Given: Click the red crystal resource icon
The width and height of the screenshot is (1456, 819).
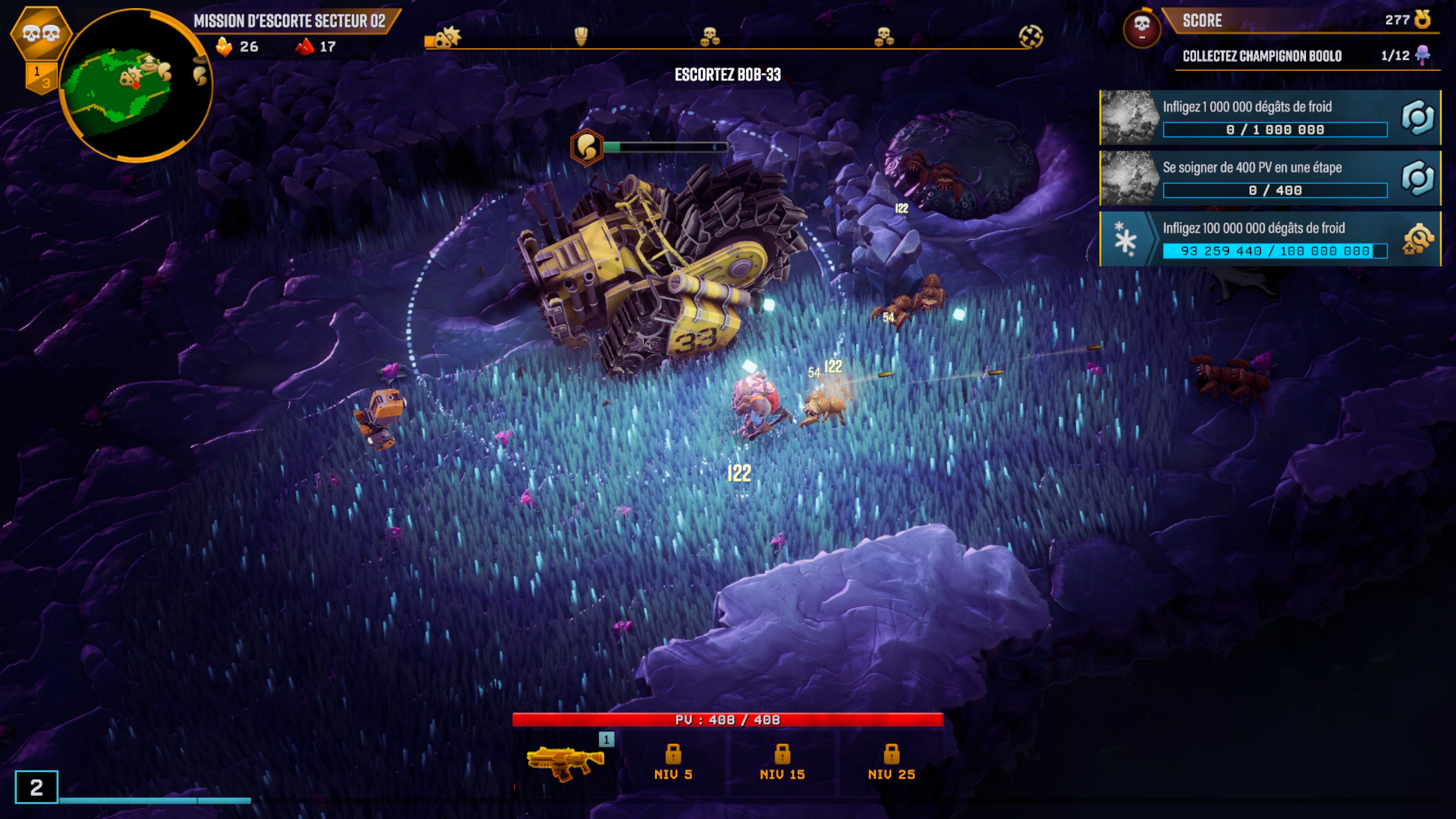Looking at the screenshot, I should pyautogui.click(x=304, y=46).
